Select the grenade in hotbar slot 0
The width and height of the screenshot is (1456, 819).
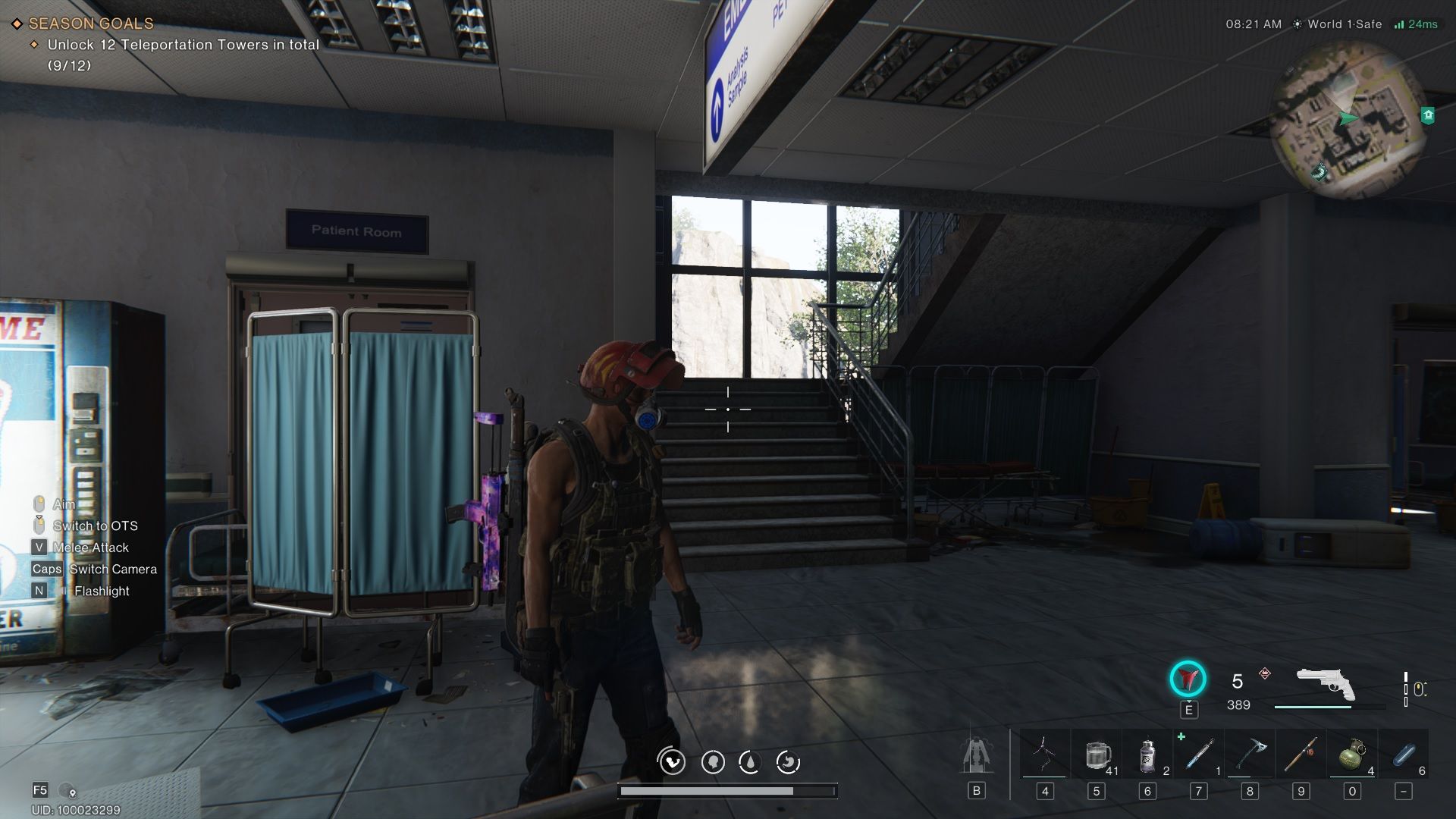[1351, 753]
